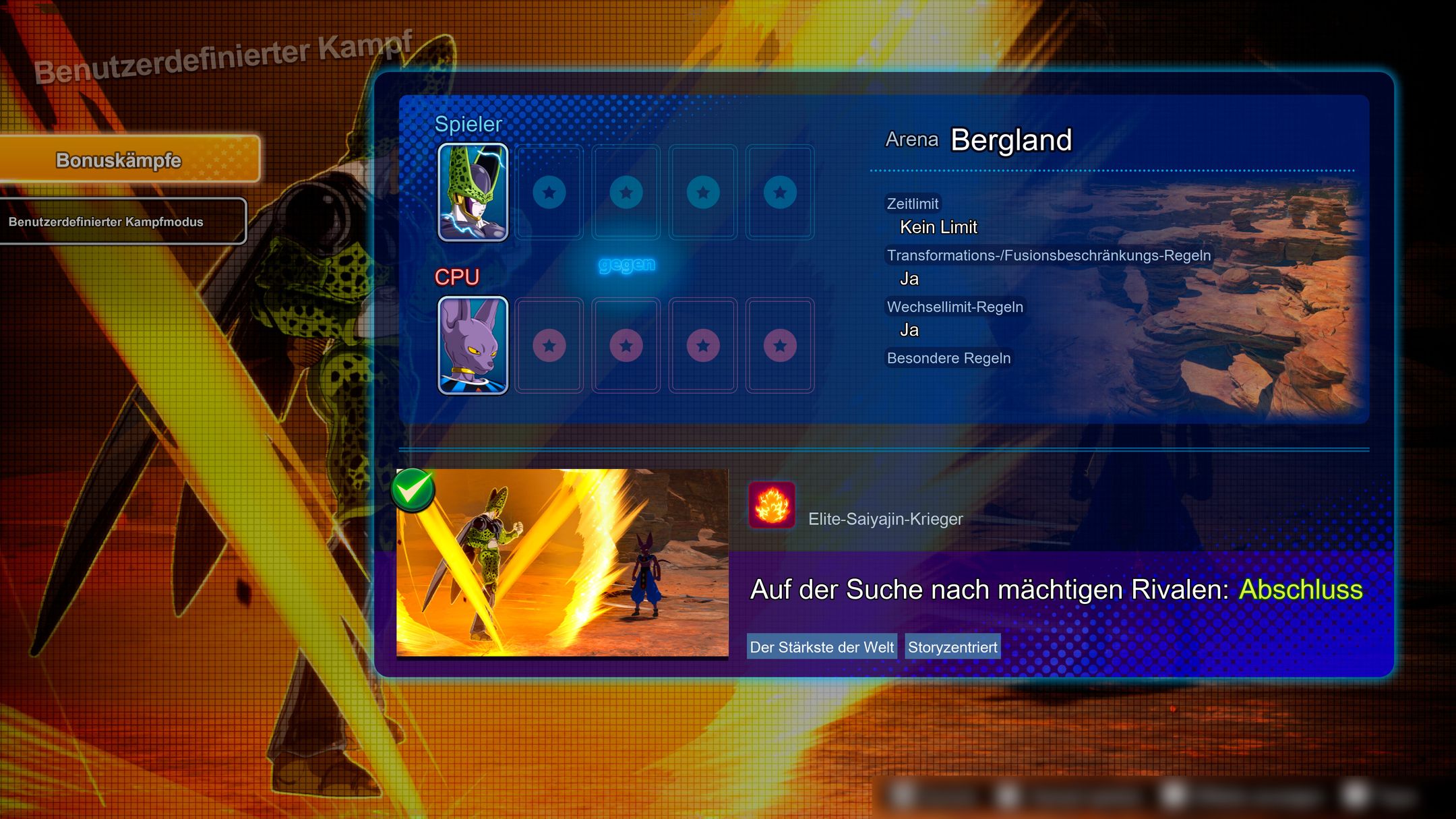
Task: Open the Kein Limit time limit options
Action: coord(937,227)
